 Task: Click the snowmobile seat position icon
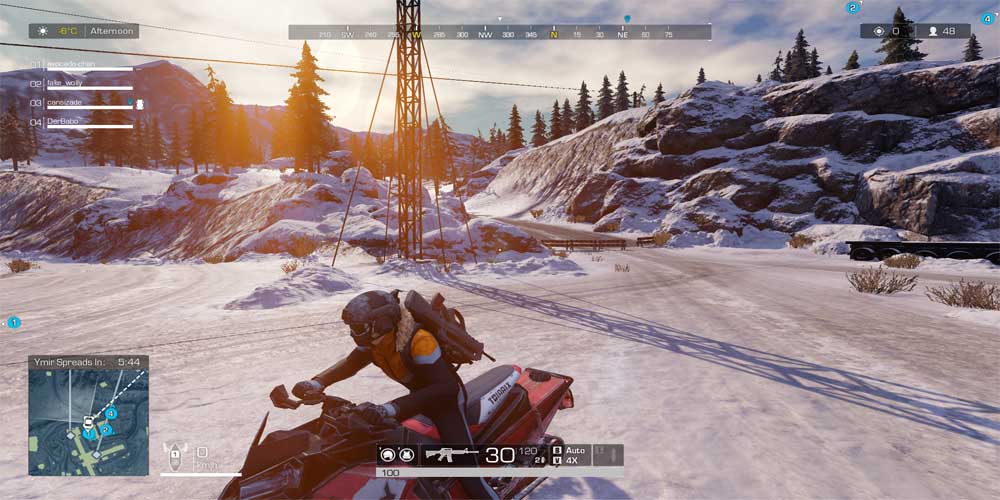coord(175,454)
